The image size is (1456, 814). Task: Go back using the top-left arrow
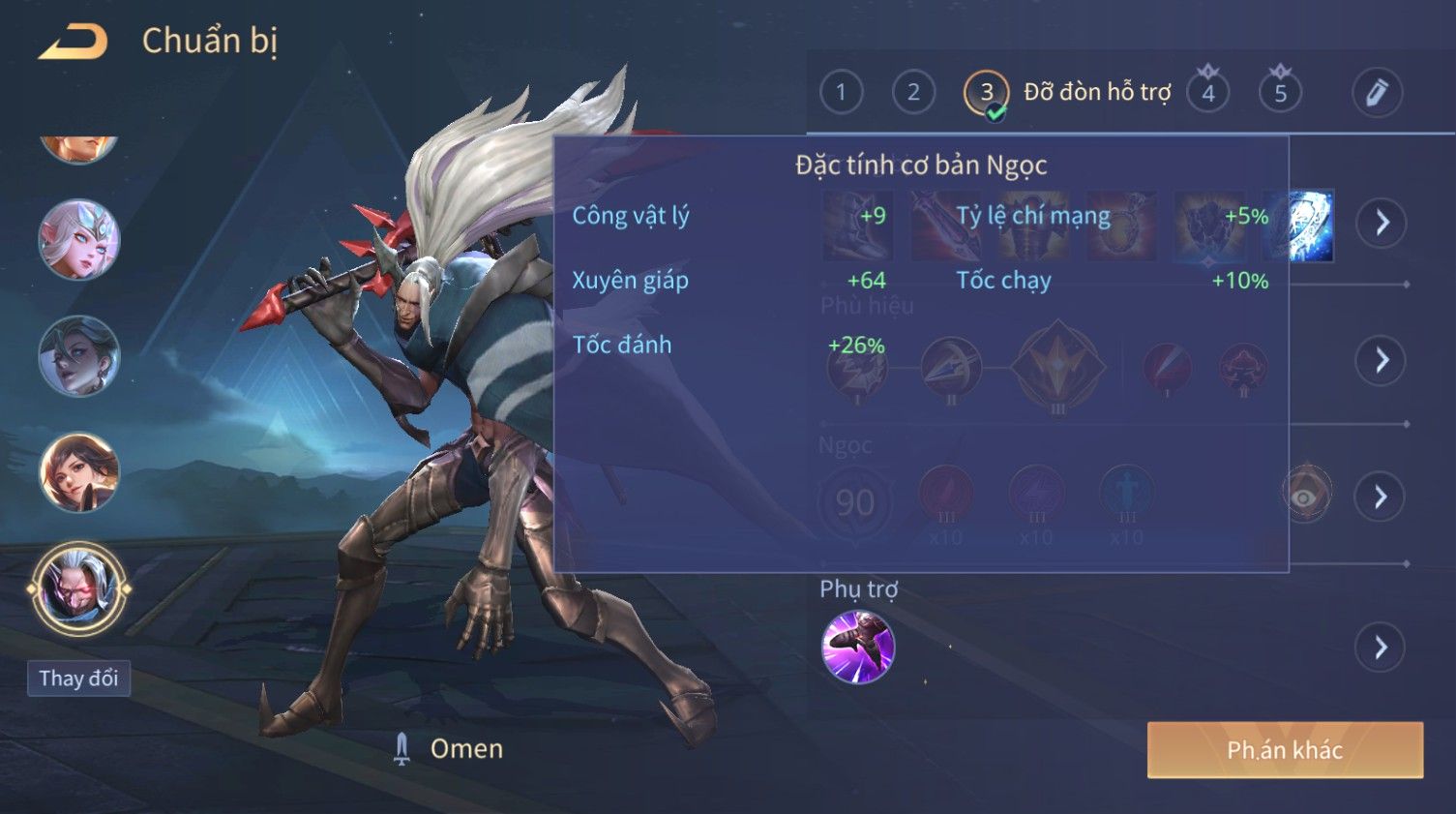click(x=74, y=42)
